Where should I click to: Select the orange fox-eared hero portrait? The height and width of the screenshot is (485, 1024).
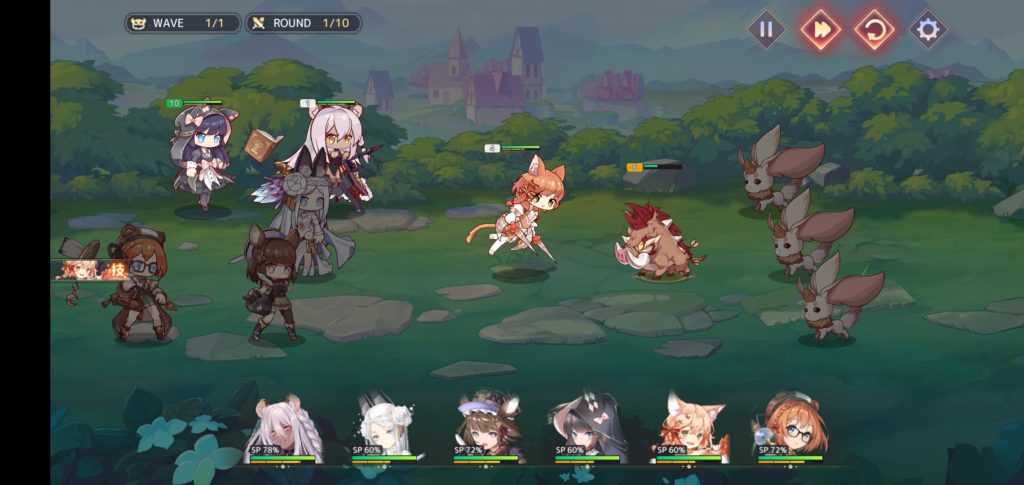click(689, 430)
